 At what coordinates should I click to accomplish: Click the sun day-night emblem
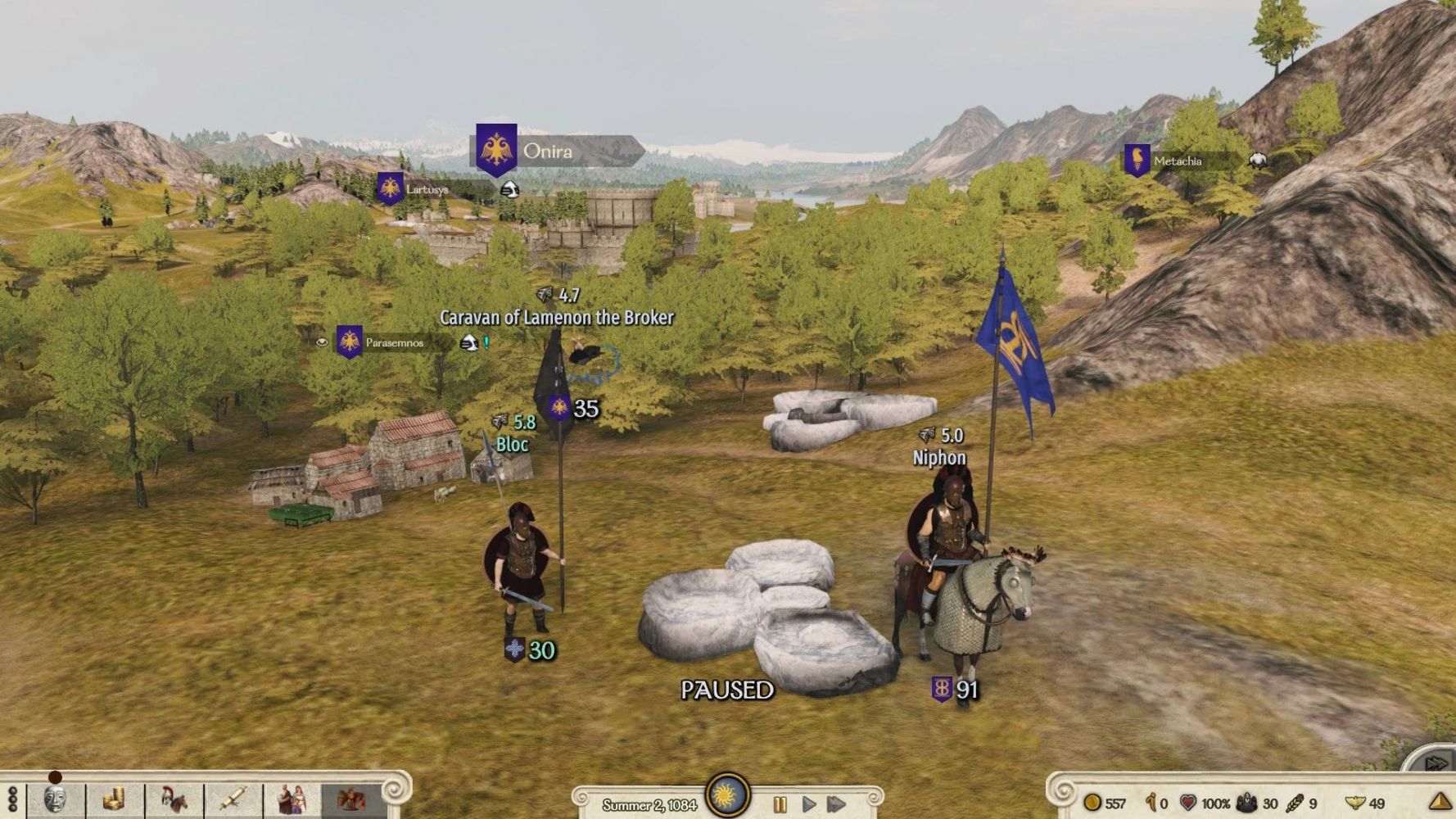pyautogui.click(x=727, y=794)
